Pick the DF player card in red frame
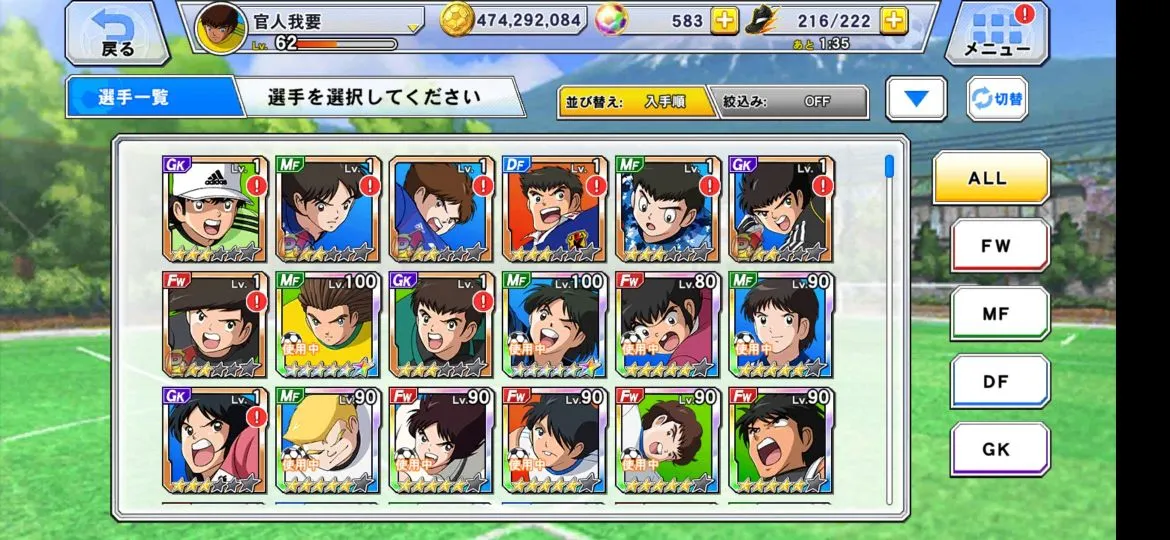 554,209
